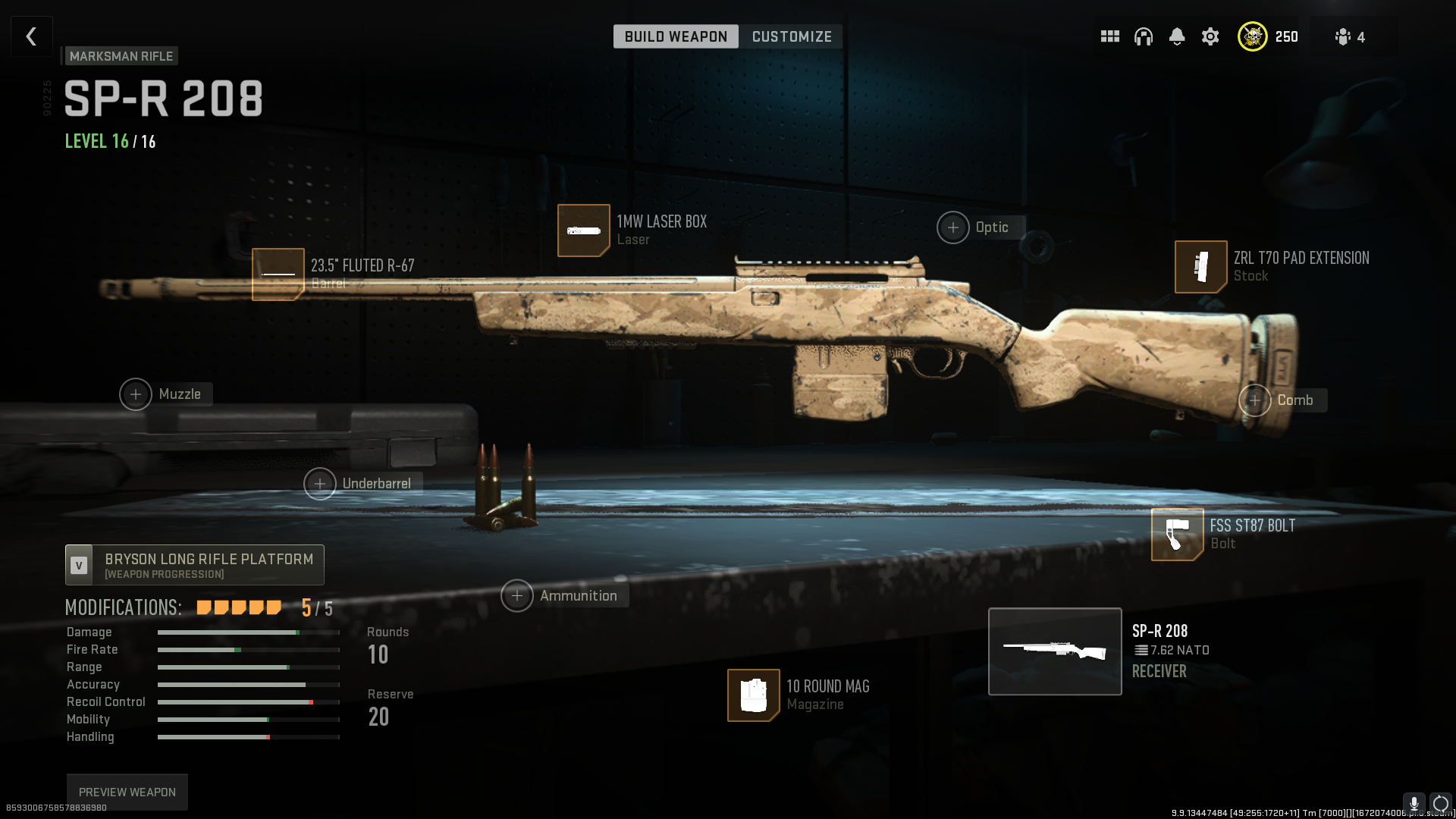Switch to the Build Weapon tab
The height and width of the screenshot is (819, 1456).
tap(676, 36)
